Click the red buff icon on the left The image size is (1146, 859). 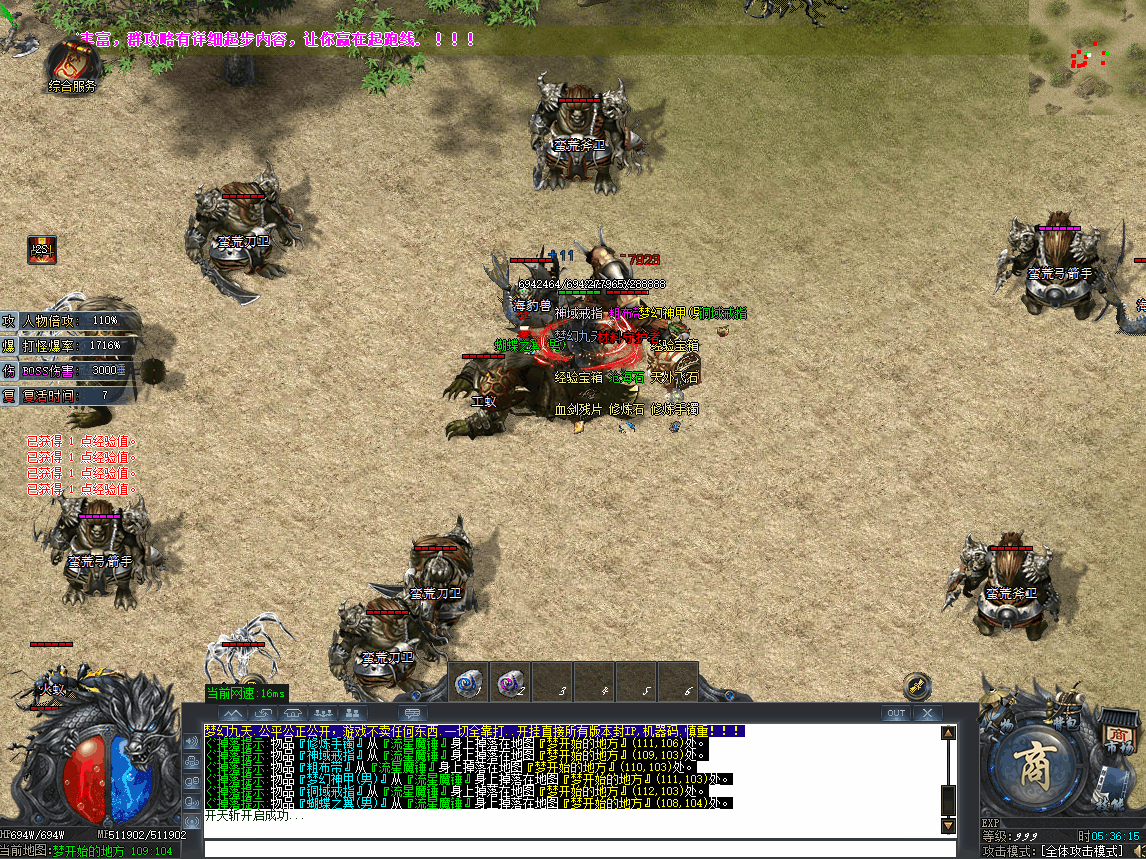pos(41,249)
